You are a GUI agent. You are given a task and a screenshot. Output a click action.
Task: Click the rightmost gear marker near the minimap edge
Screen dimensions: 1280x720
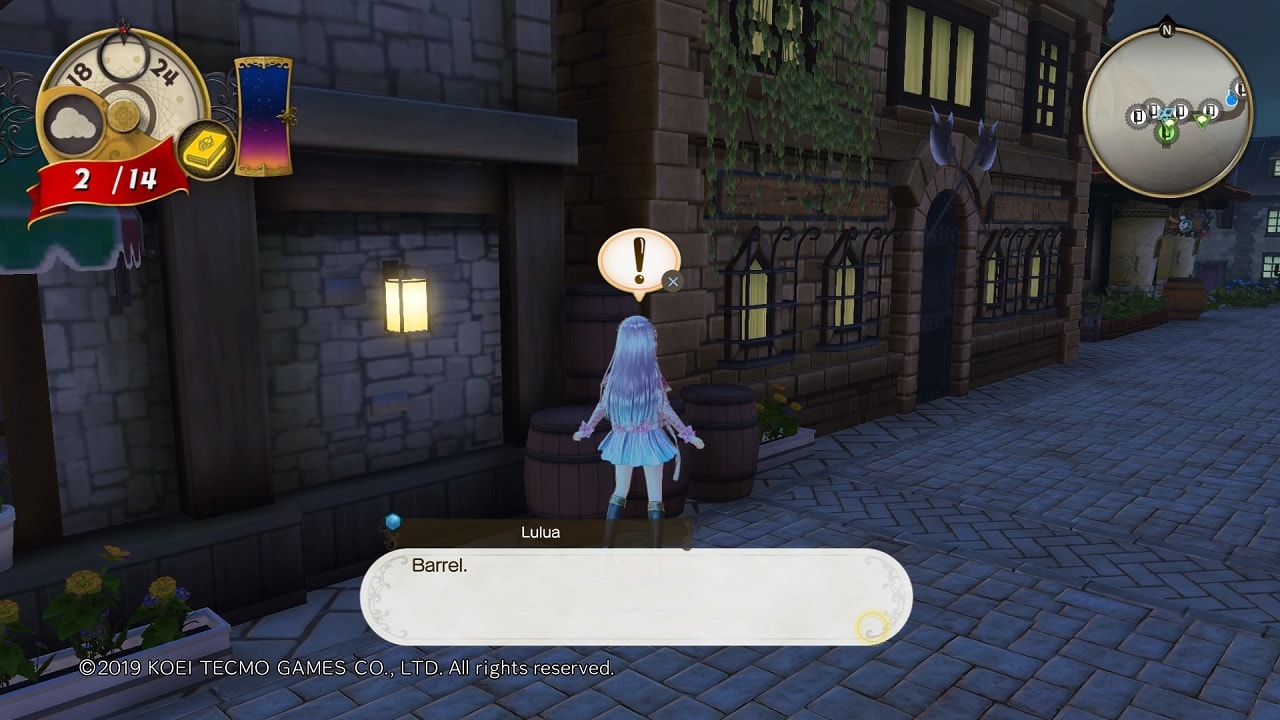pyautogui.click(x=1240, y=88)
